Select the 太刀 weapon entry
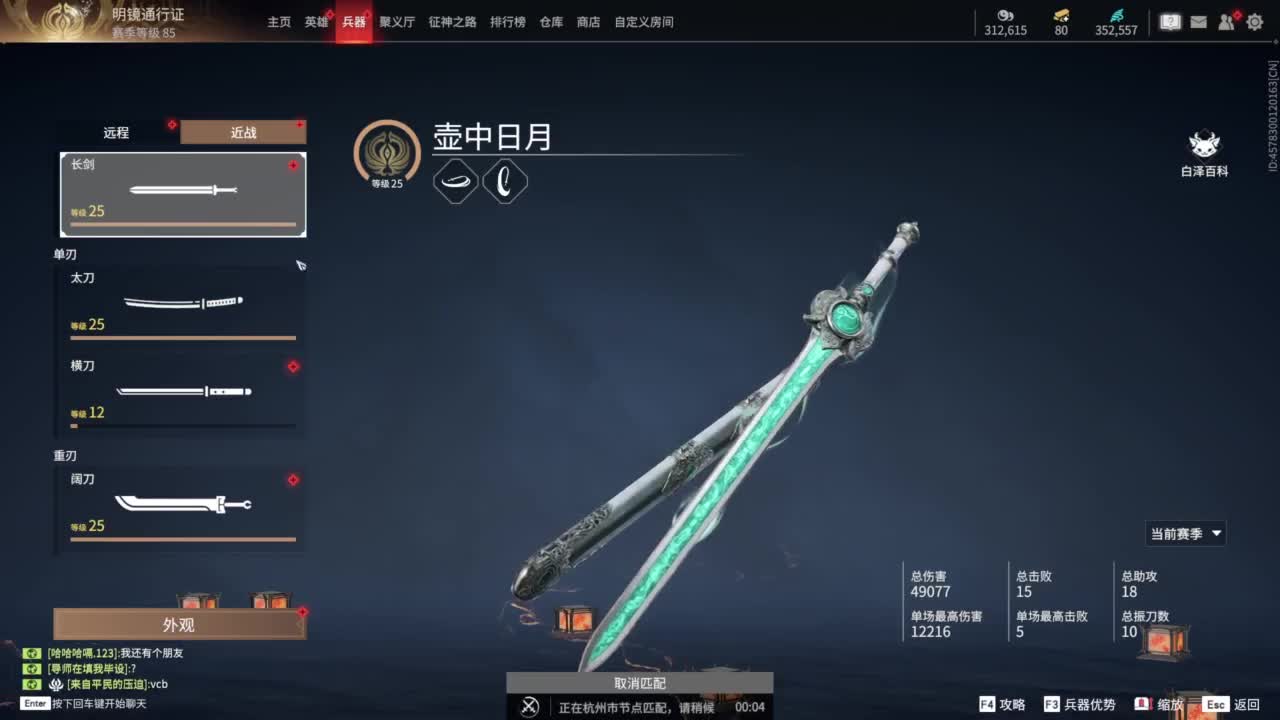Image resolution: width=1280 pixels, height=720 pixels. [183, 300]
